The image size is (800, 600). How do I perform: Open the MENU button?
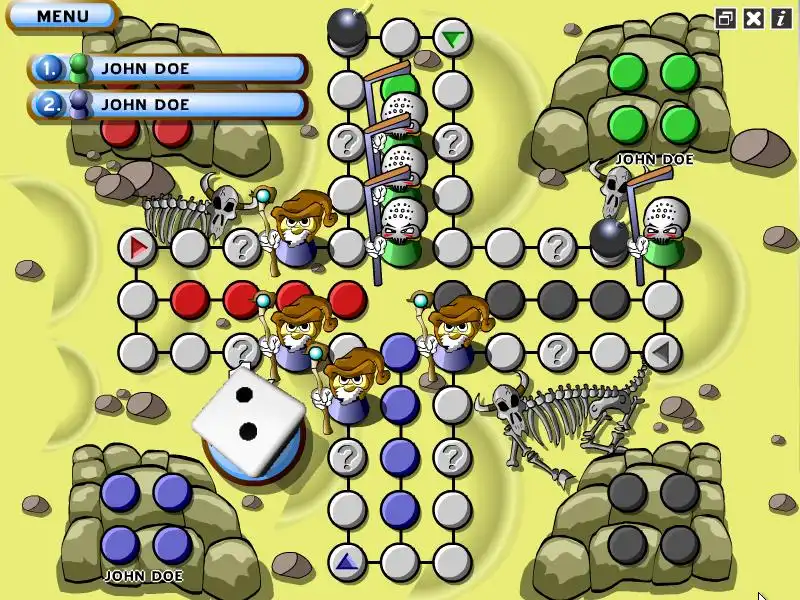(62, 16)
